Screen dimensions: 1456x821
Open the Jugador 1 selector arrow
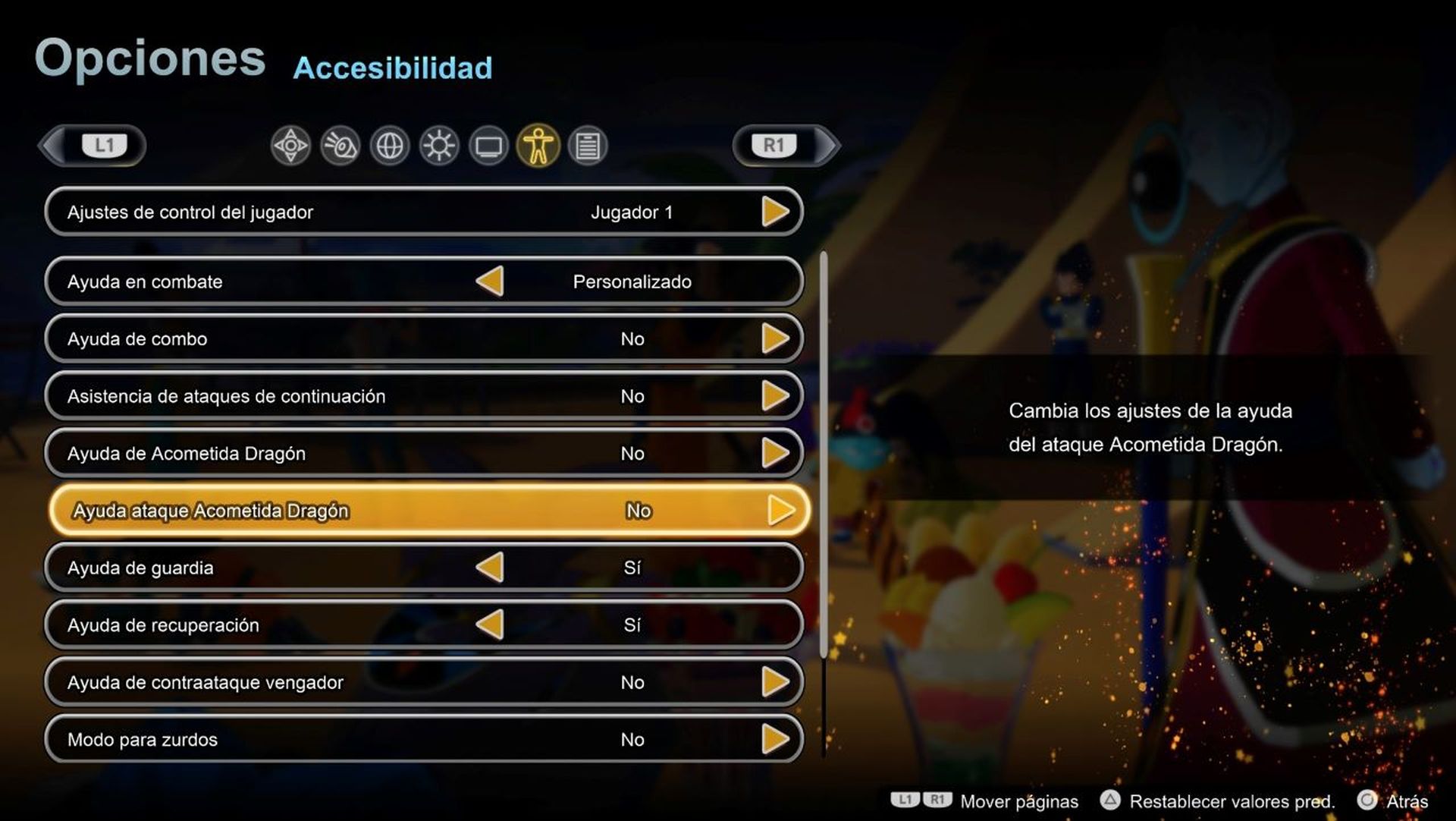(777, 212)
